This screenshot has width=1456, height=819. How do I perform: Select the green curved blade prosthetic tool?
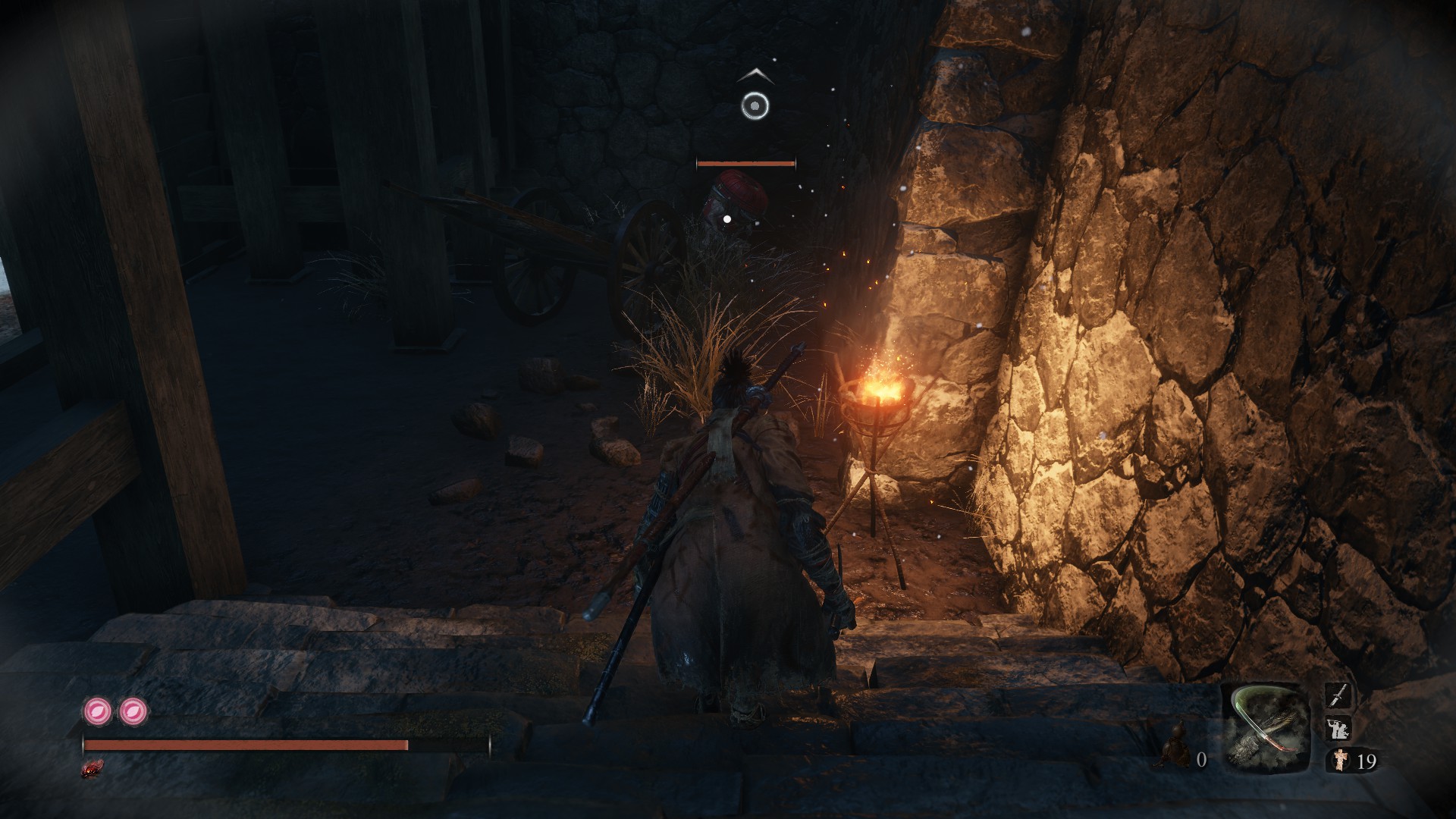pyautogui.click(x=1266, y=729)
